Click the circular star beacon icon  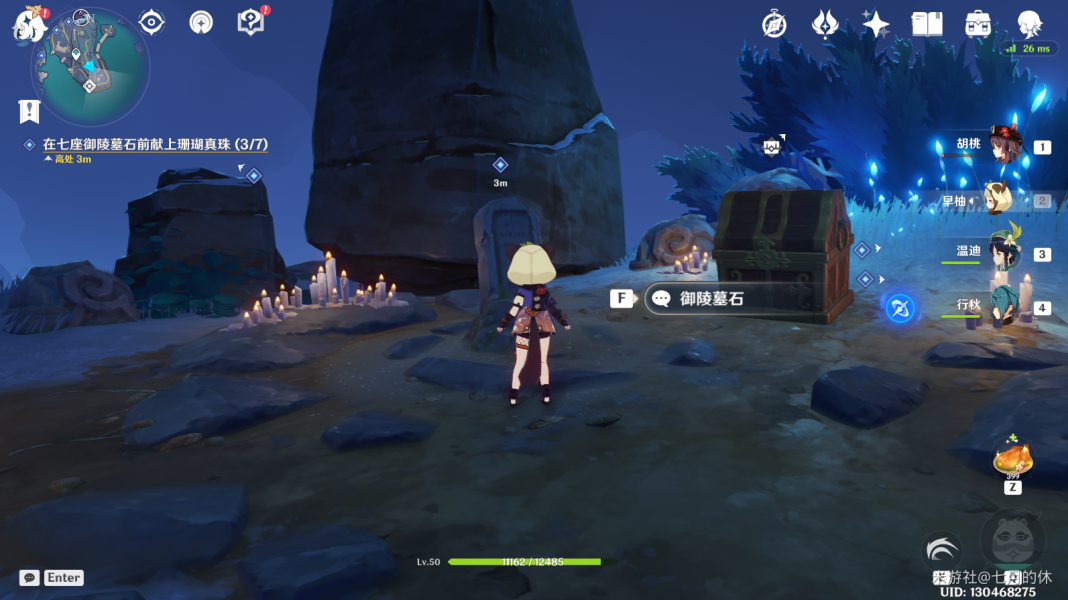coord(201,22)
